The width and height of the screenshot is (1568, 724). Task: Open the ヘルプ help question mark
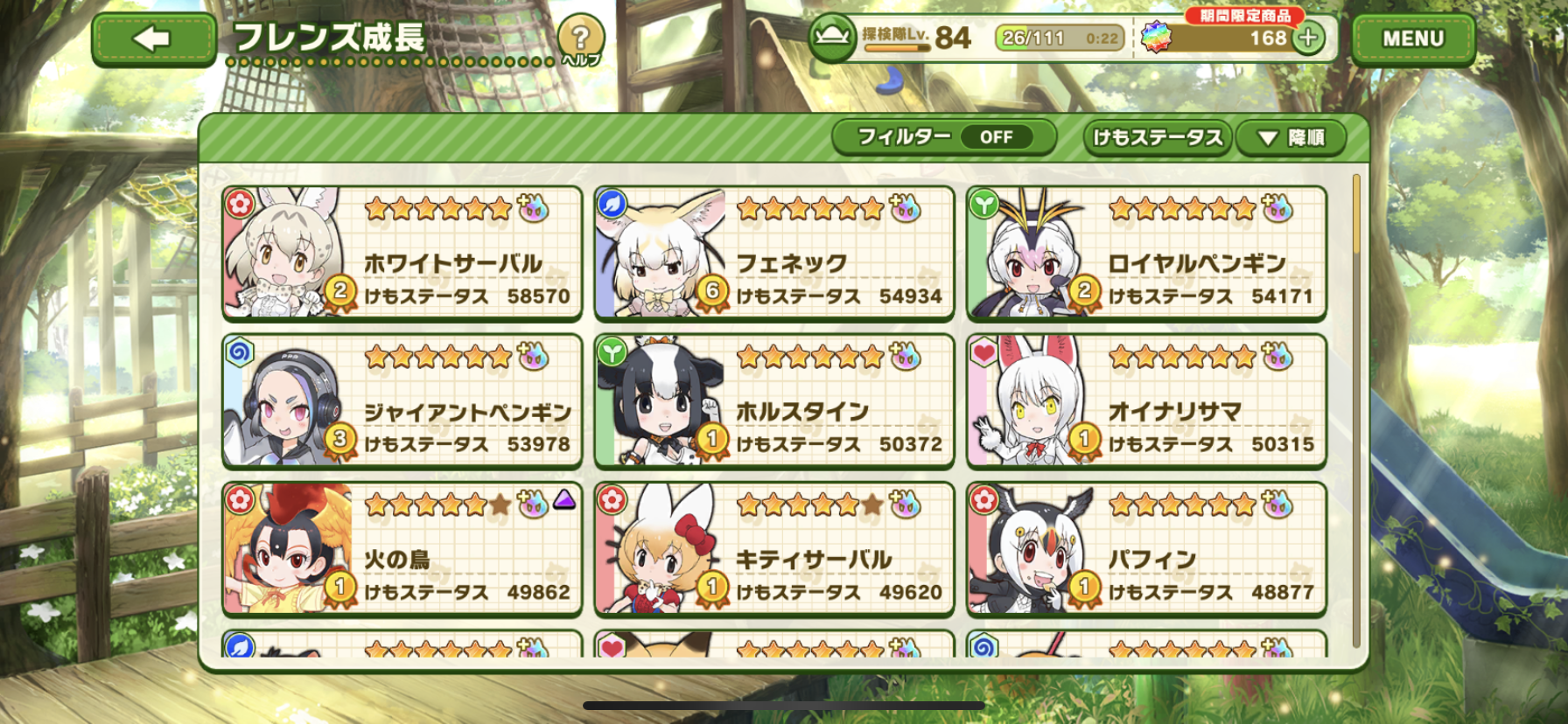580,39
